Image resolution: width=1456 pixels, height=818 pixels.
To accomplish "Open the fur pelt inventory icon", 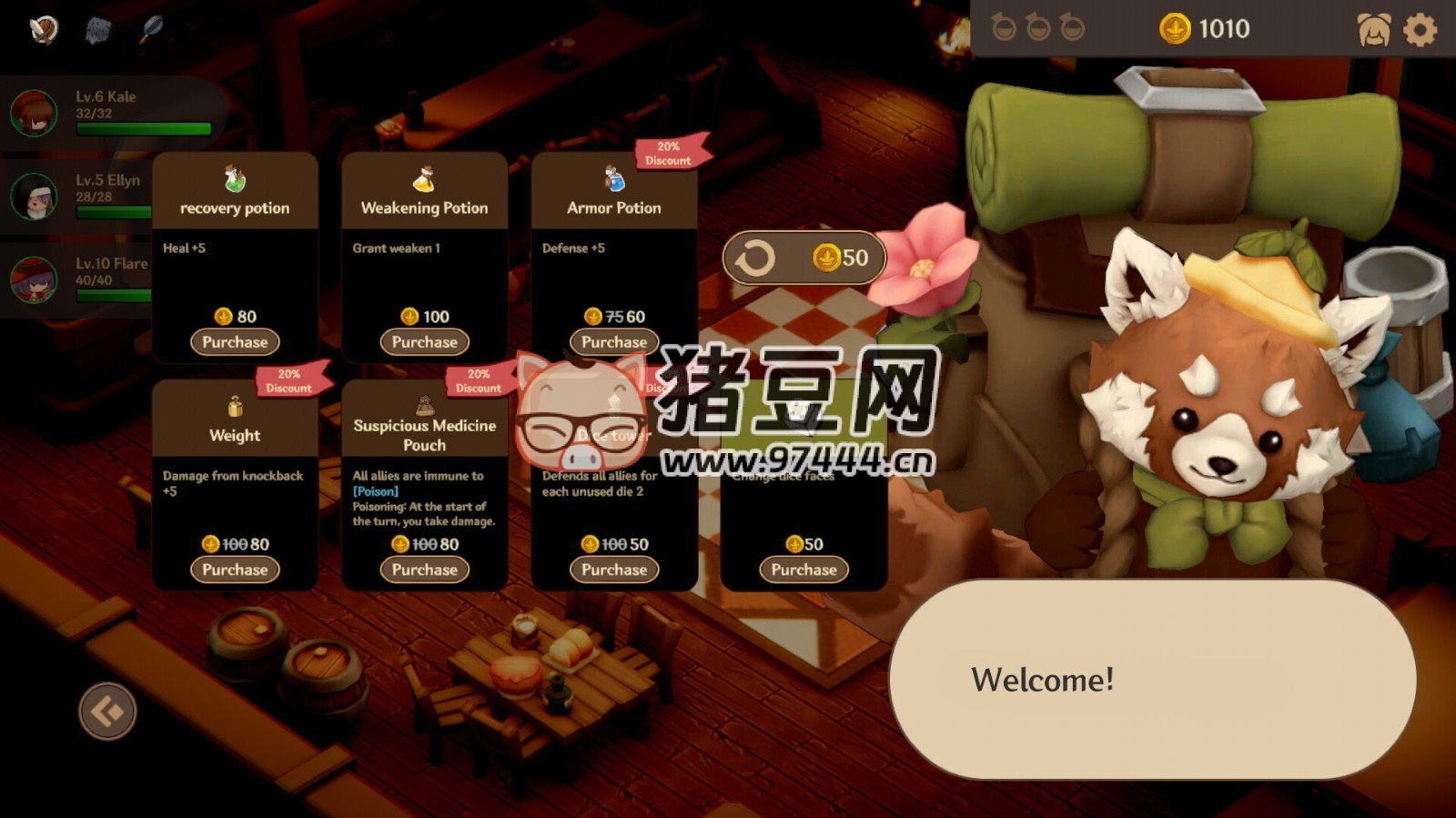I will [x=98, y=29].
